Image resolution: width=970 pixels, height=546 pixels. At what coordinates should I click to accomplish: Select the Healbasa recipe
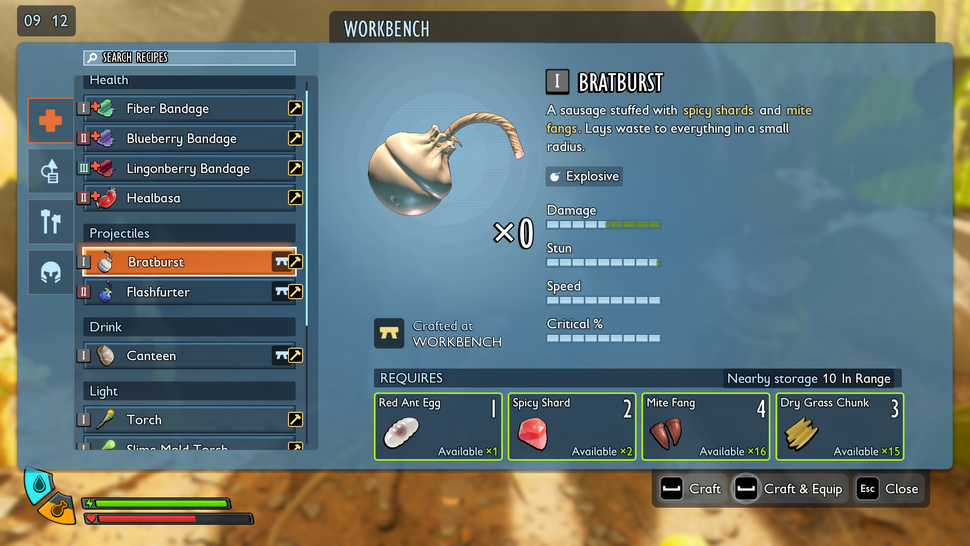click(180, 198)
